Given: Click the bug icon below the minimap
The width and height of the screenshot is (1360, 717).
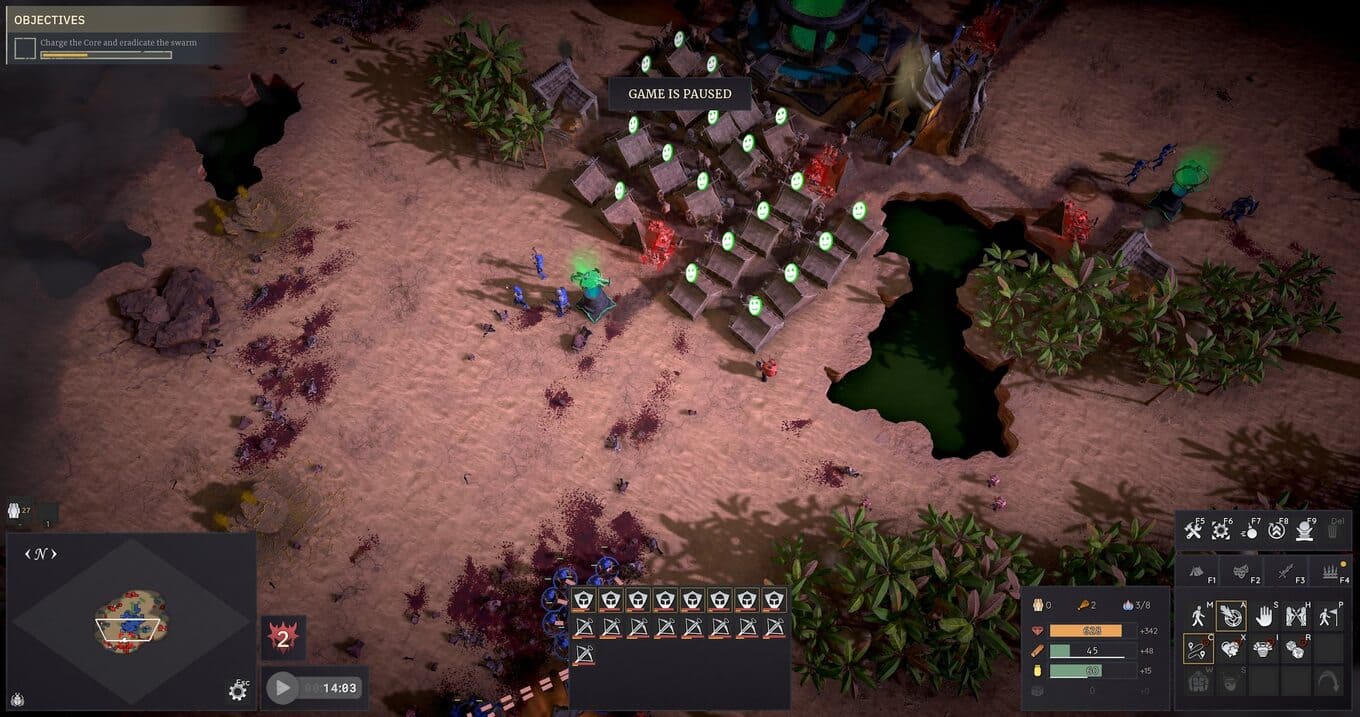Looking at the screenshot, I should (18, 699).
